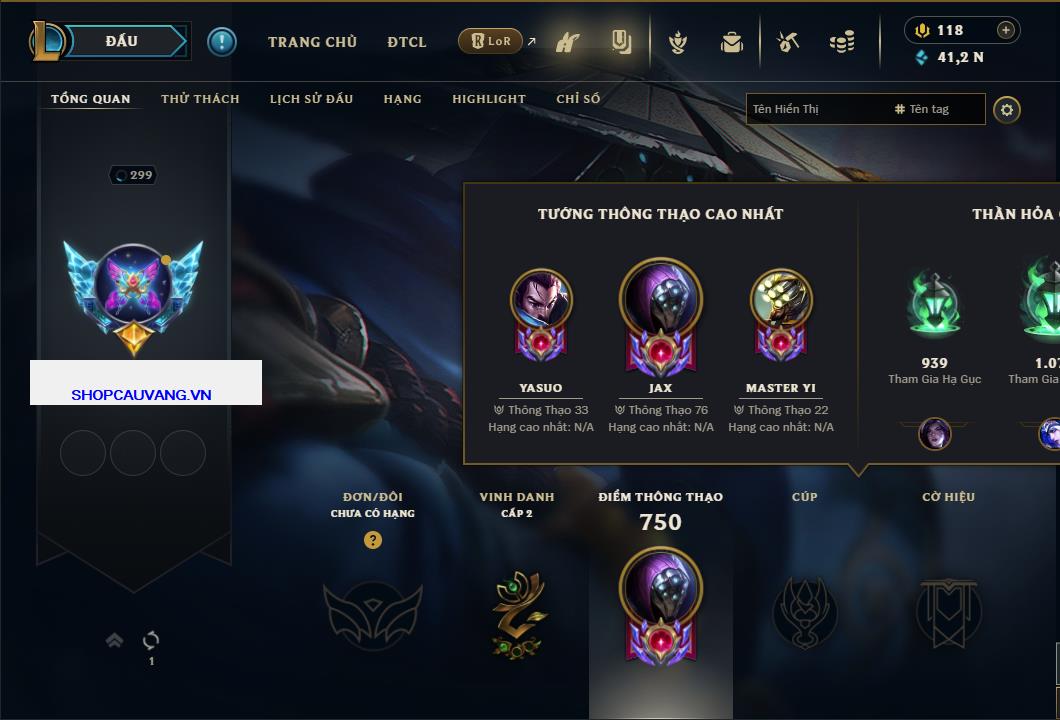The height and width of the screenshot is (720, 1060).
Task: Open the coin stack store icon
Action: coord(842,42)
